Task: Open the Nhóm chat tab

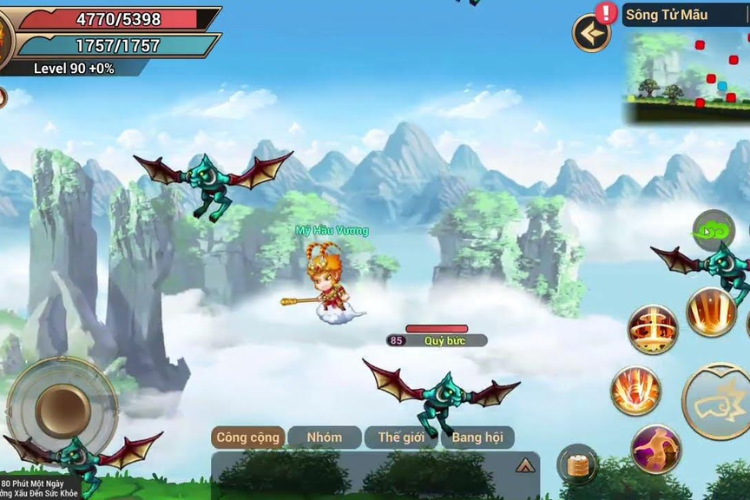Action: click(324, 437)
